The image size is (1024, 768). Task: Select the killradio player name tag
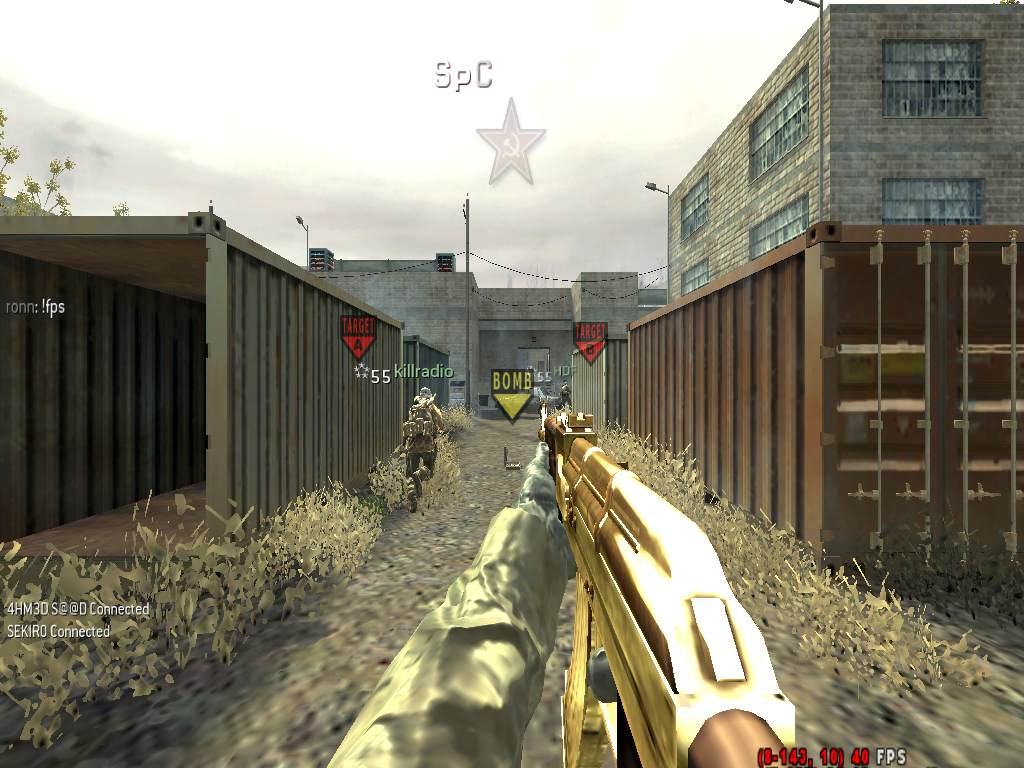click(x=423, y=372)
